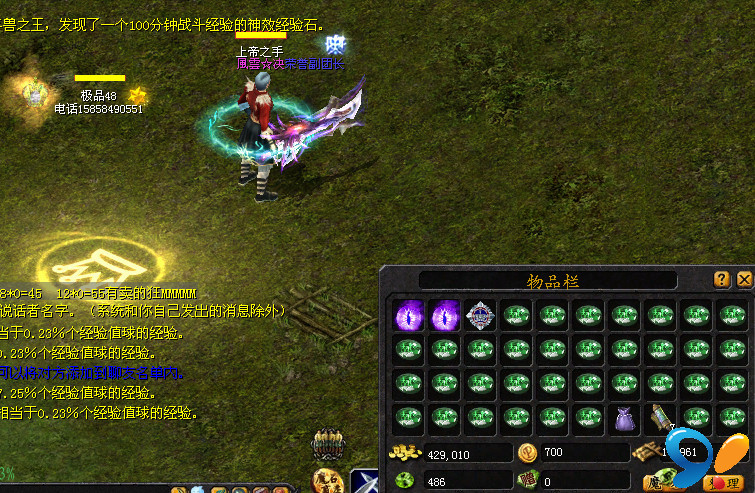Select the purple pouch bag item

pyautogui.click(x=624, y=418)
